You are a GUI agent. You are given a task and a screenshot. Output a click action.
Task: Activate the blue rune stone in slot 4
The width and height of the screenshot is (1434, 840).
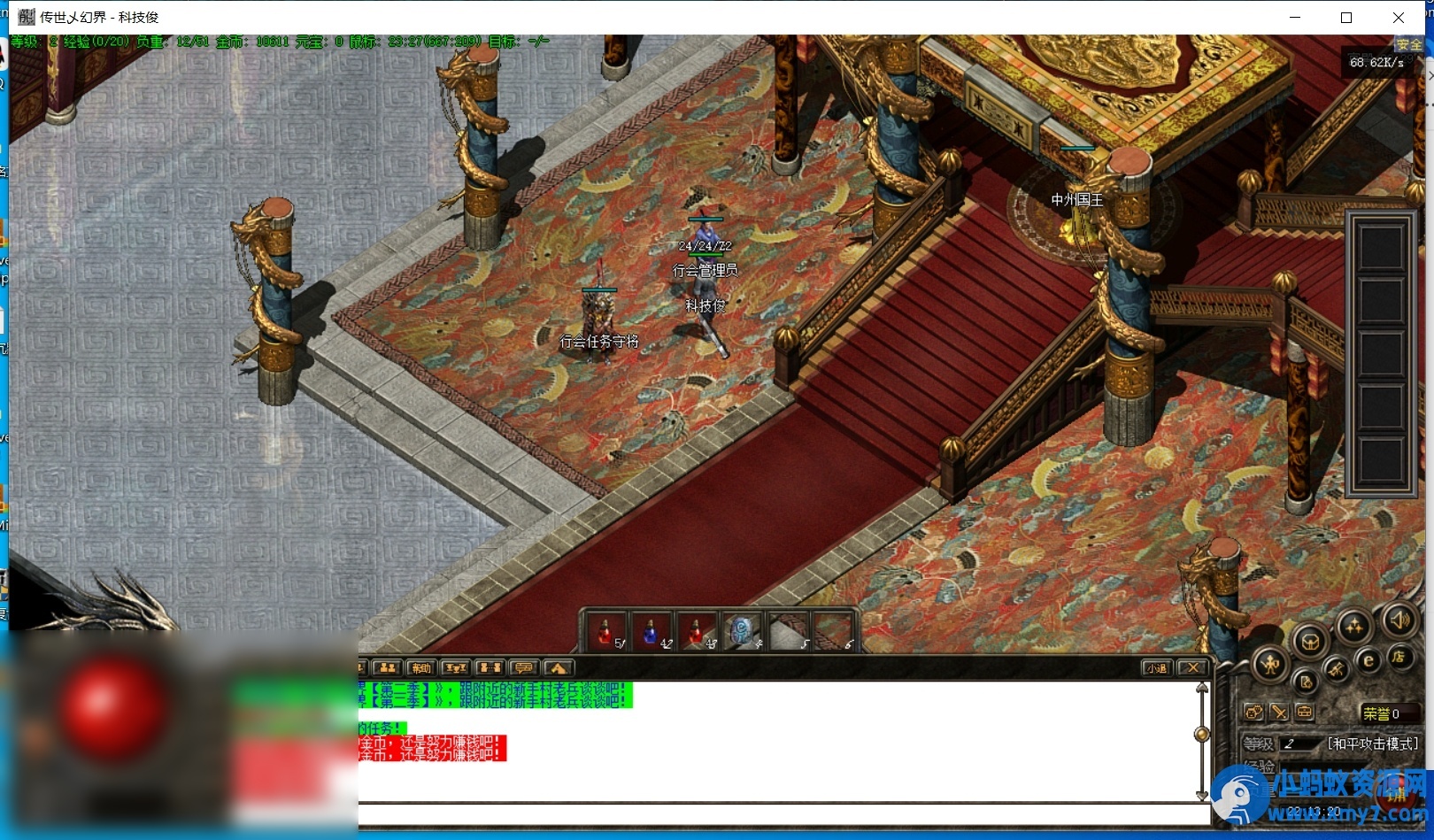tap(743, 633)
